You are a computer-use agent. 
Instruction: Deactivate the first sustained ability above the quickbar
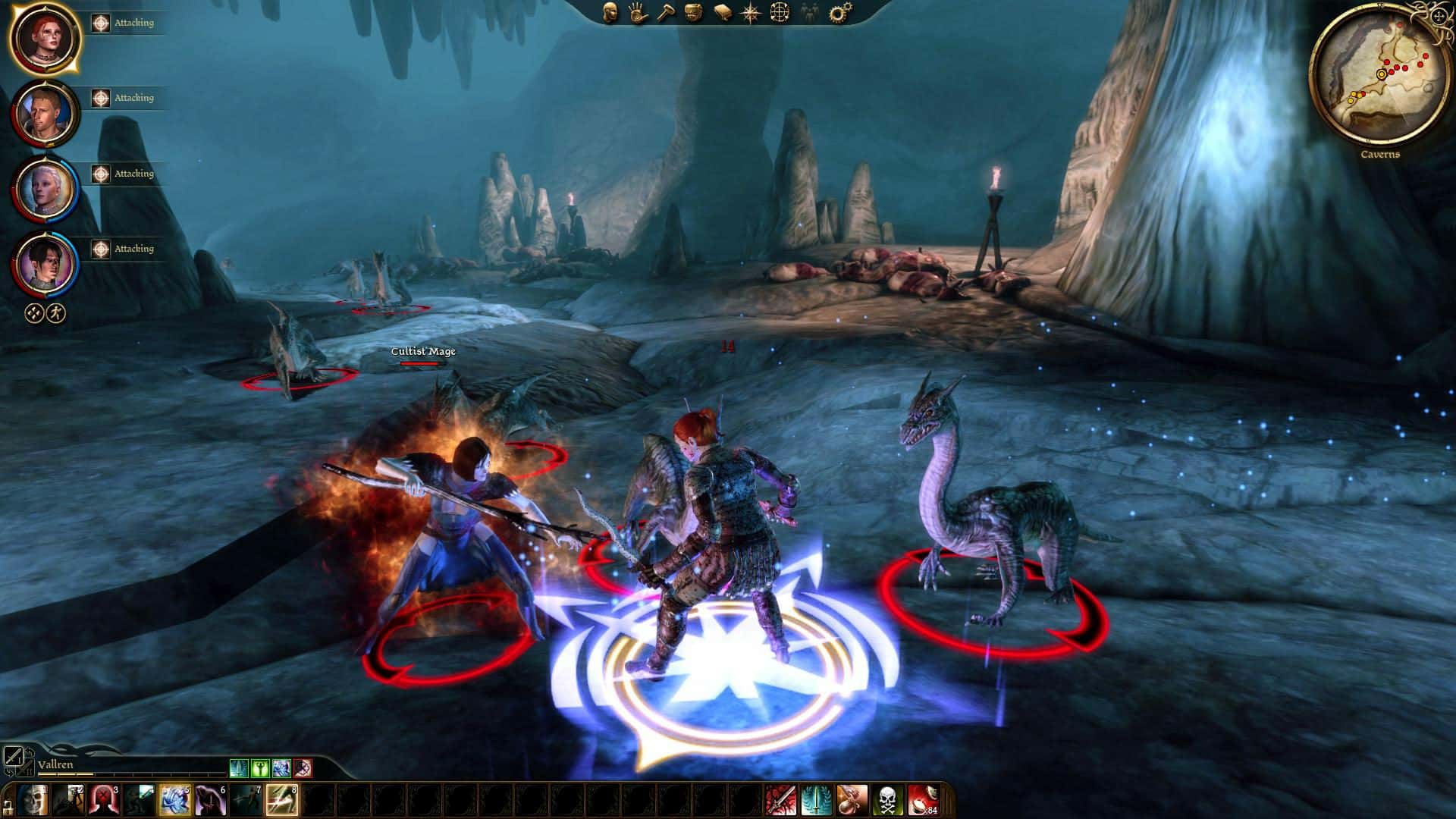240,768
